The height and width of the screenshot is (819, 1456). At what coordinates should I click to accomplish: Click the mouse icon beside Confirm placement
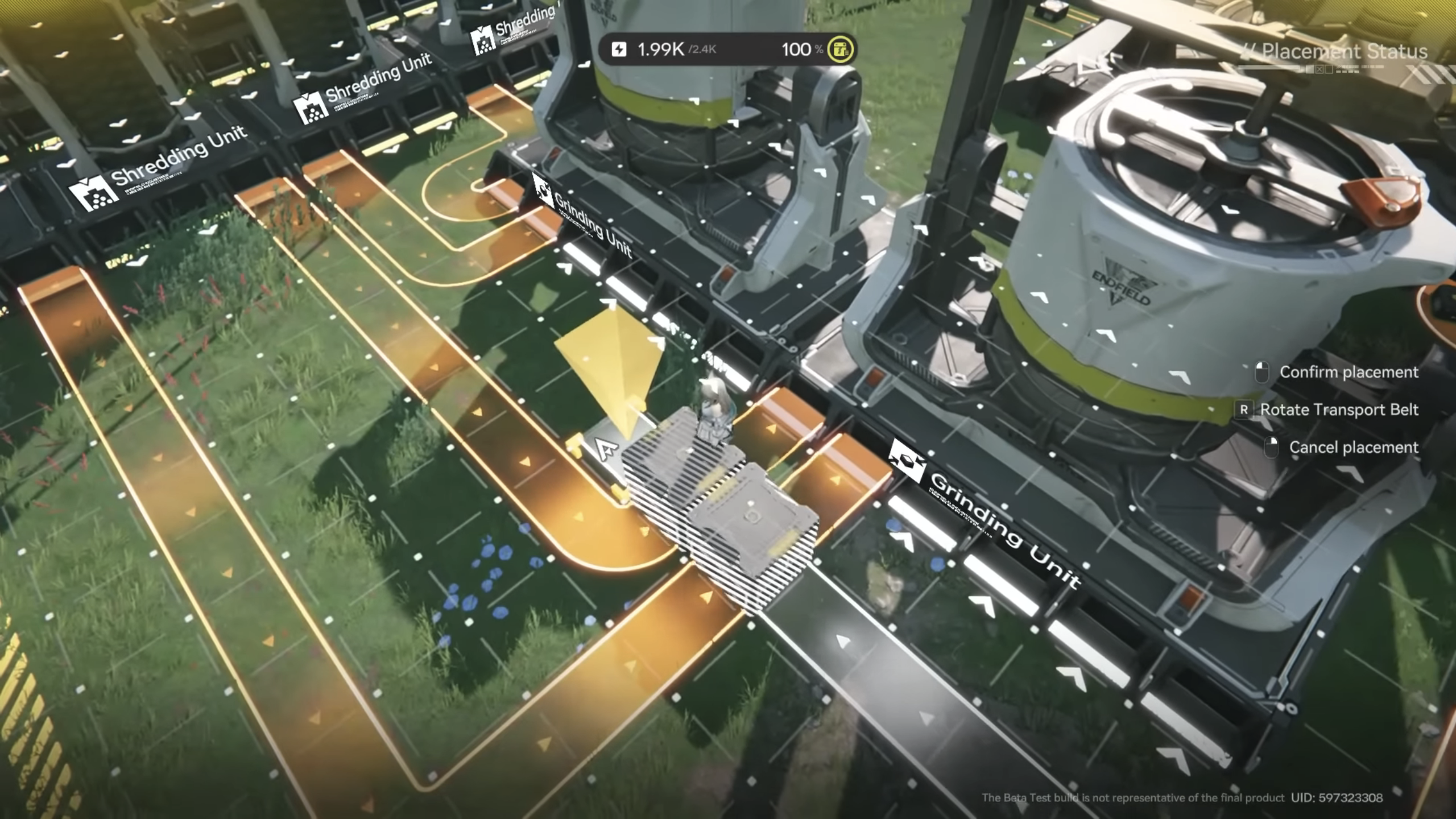click(1264, 372)
